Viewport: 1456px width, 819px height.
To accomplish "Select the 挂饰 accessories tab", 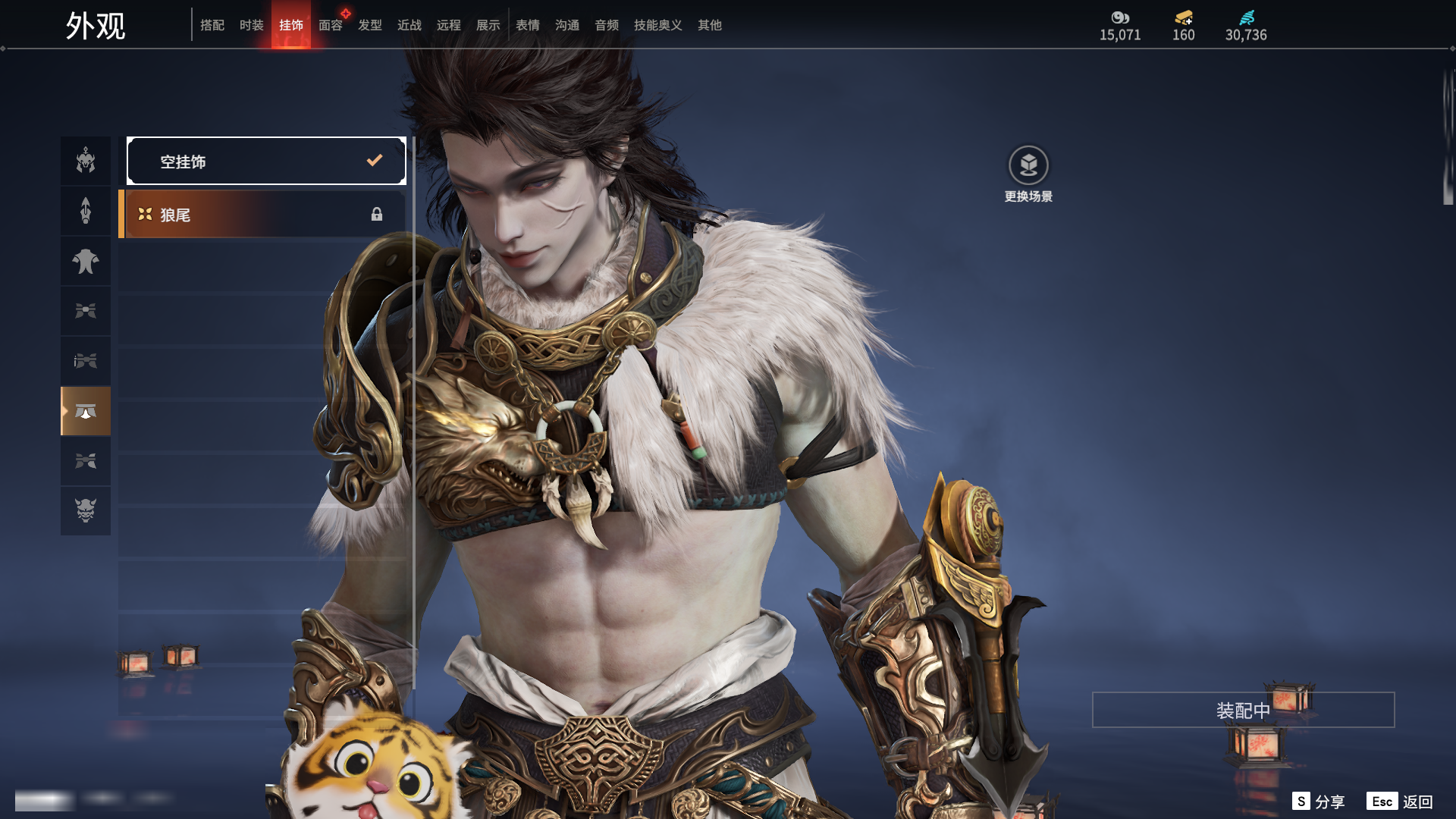I will 291,25.
